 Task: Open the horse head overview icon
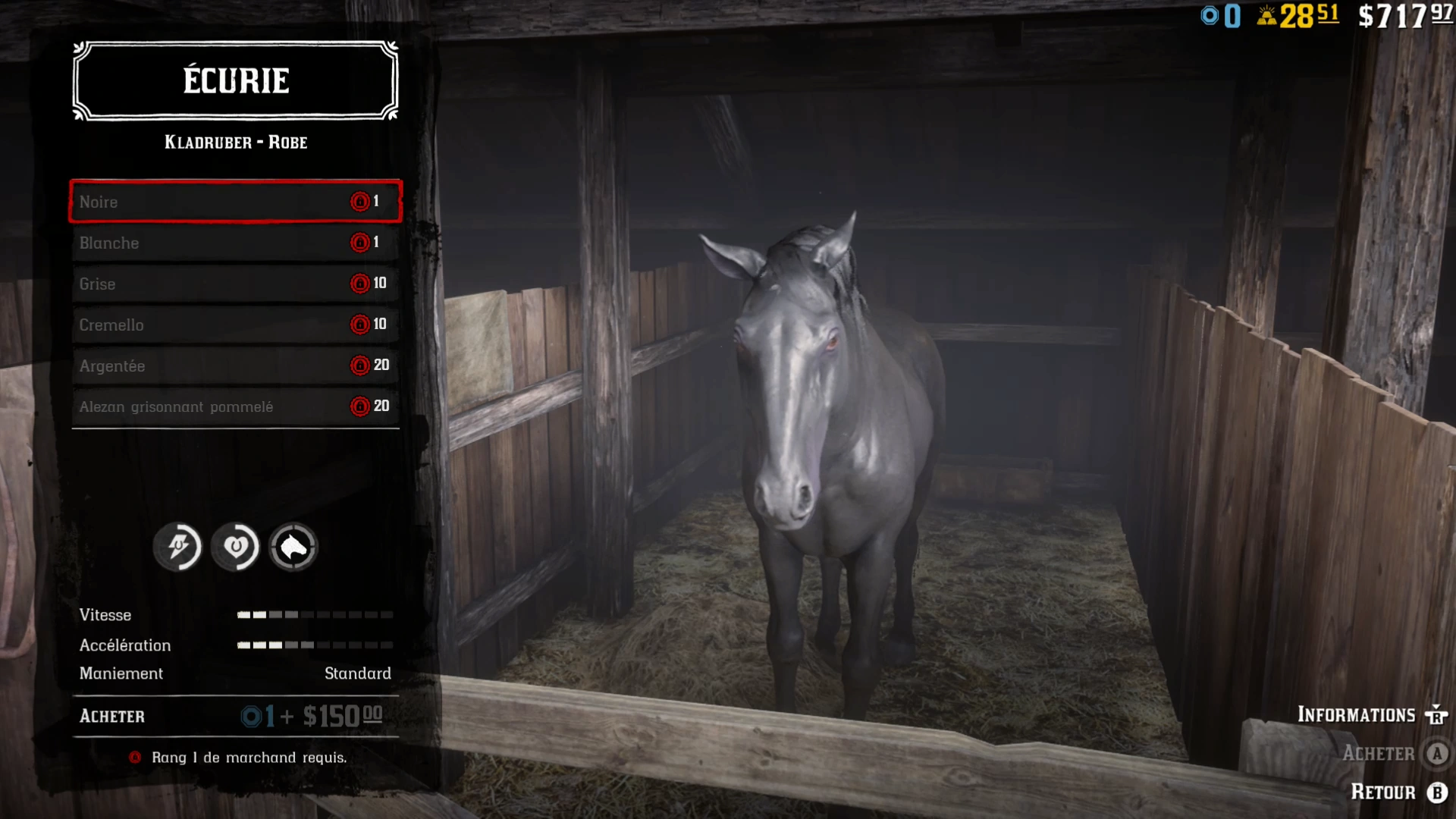pos(293,547)
